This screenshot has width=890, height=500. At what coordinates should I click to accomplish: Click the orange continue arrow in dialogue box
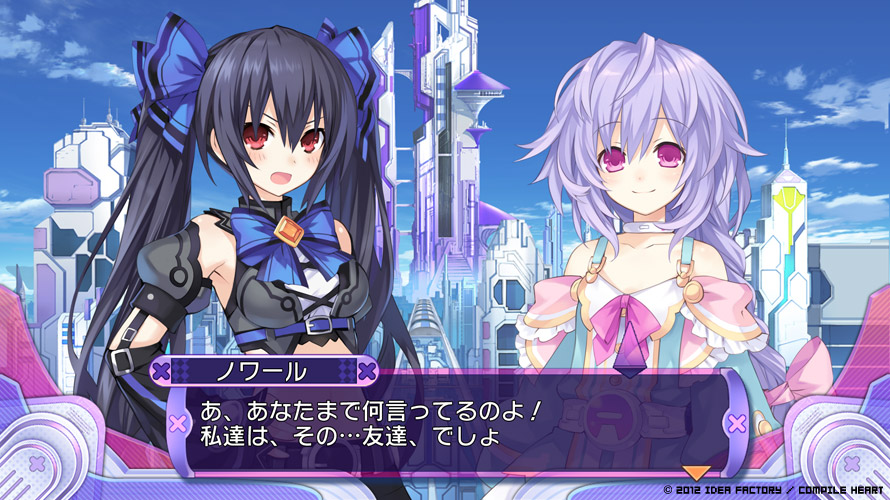694,472
